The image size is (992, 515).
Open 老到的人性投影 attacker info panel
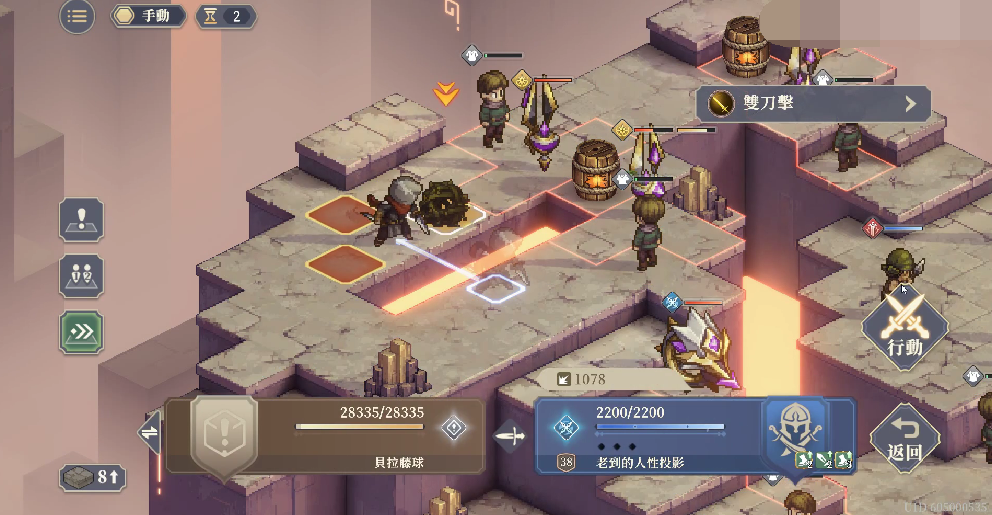[x=650, y=435]
